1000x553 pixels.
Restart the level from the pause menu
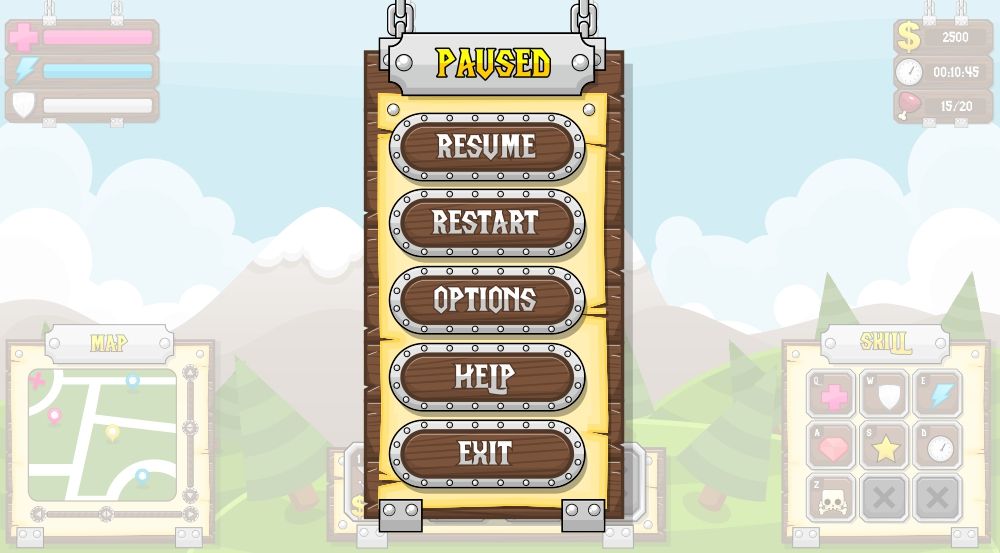486,223
